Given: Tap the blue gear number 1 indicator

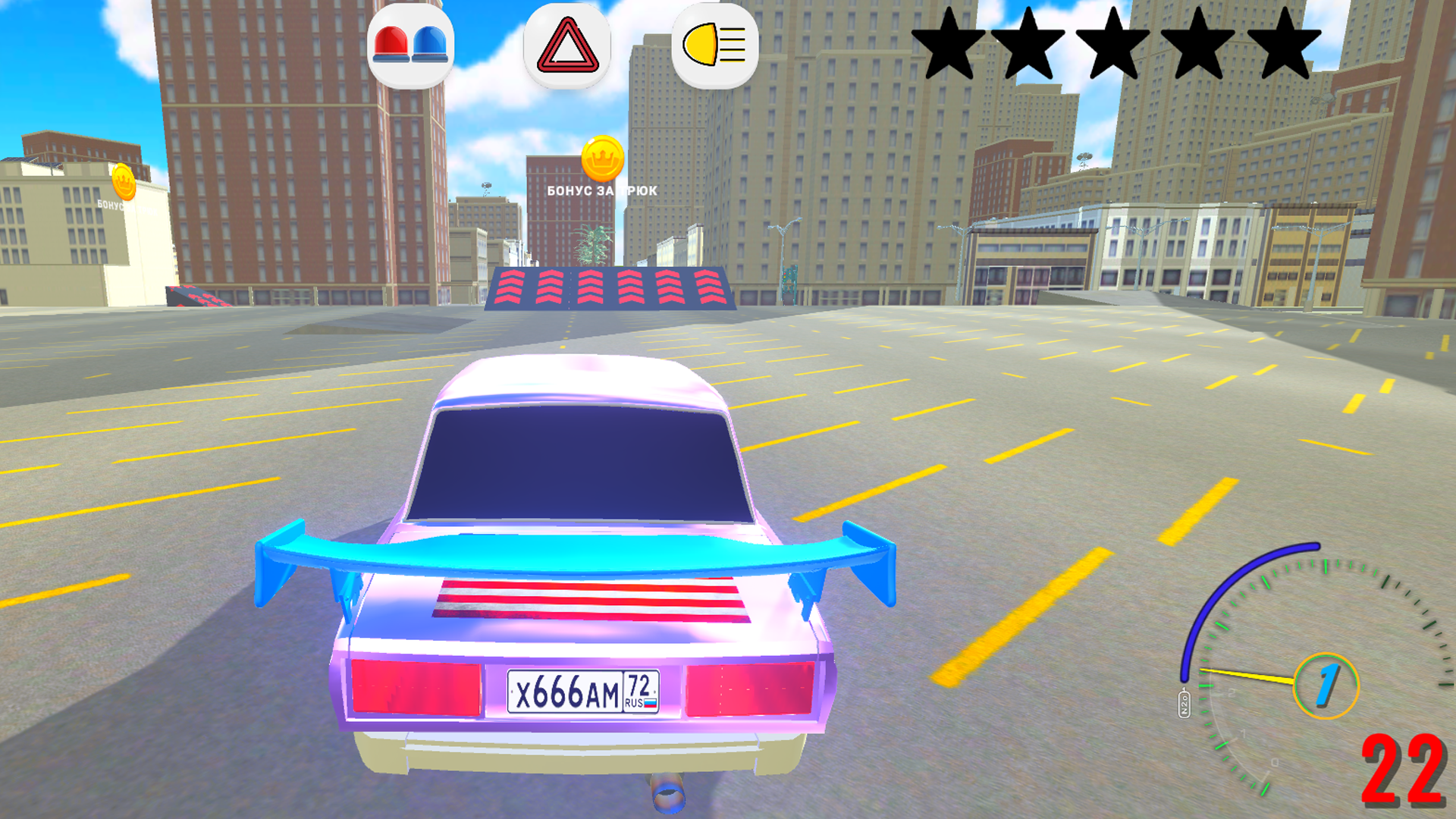Looking at the screenshot, I should coord(1329,685).
